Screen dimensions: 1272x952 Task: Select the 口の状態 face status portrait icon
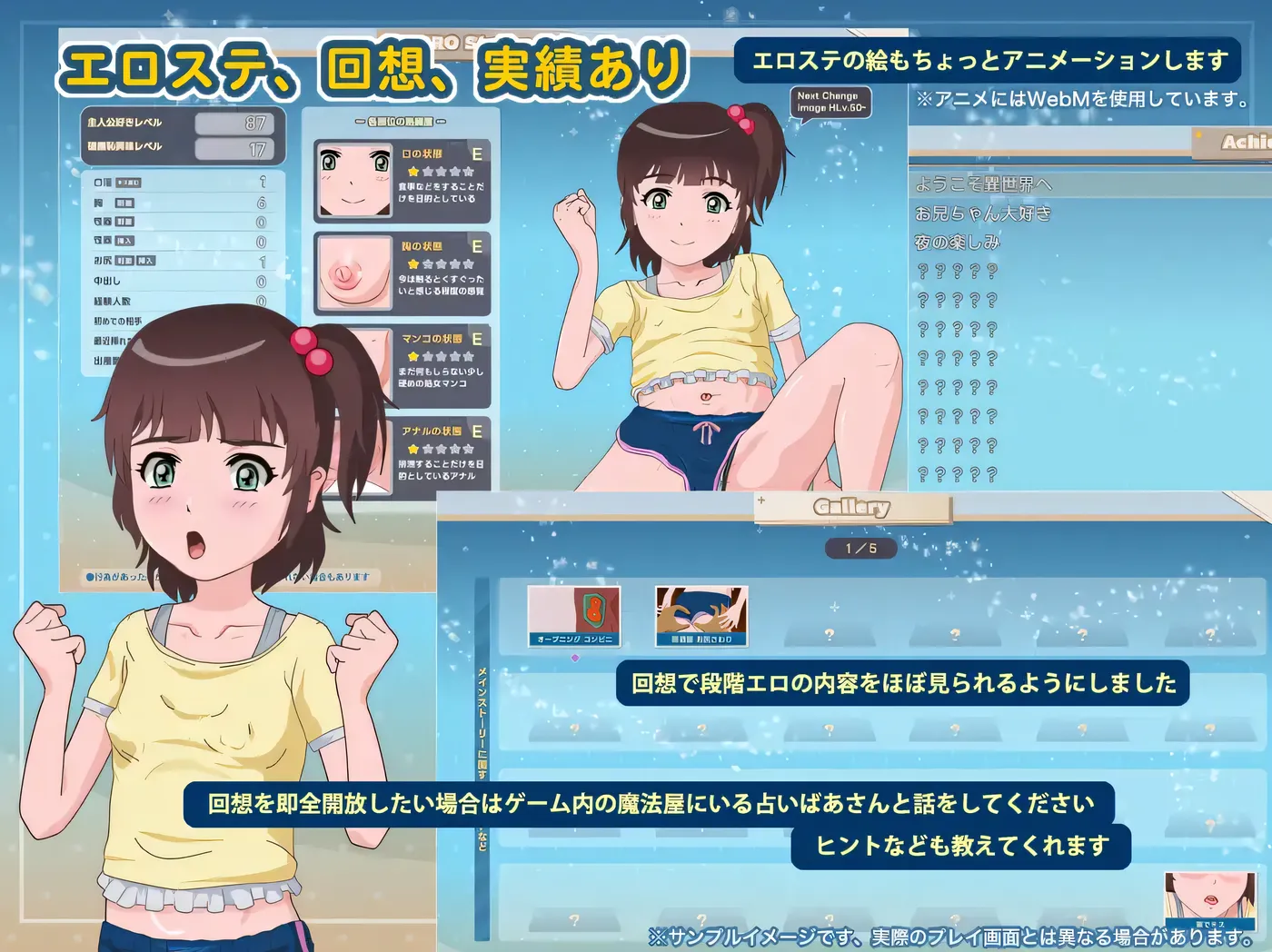point(354,177)
